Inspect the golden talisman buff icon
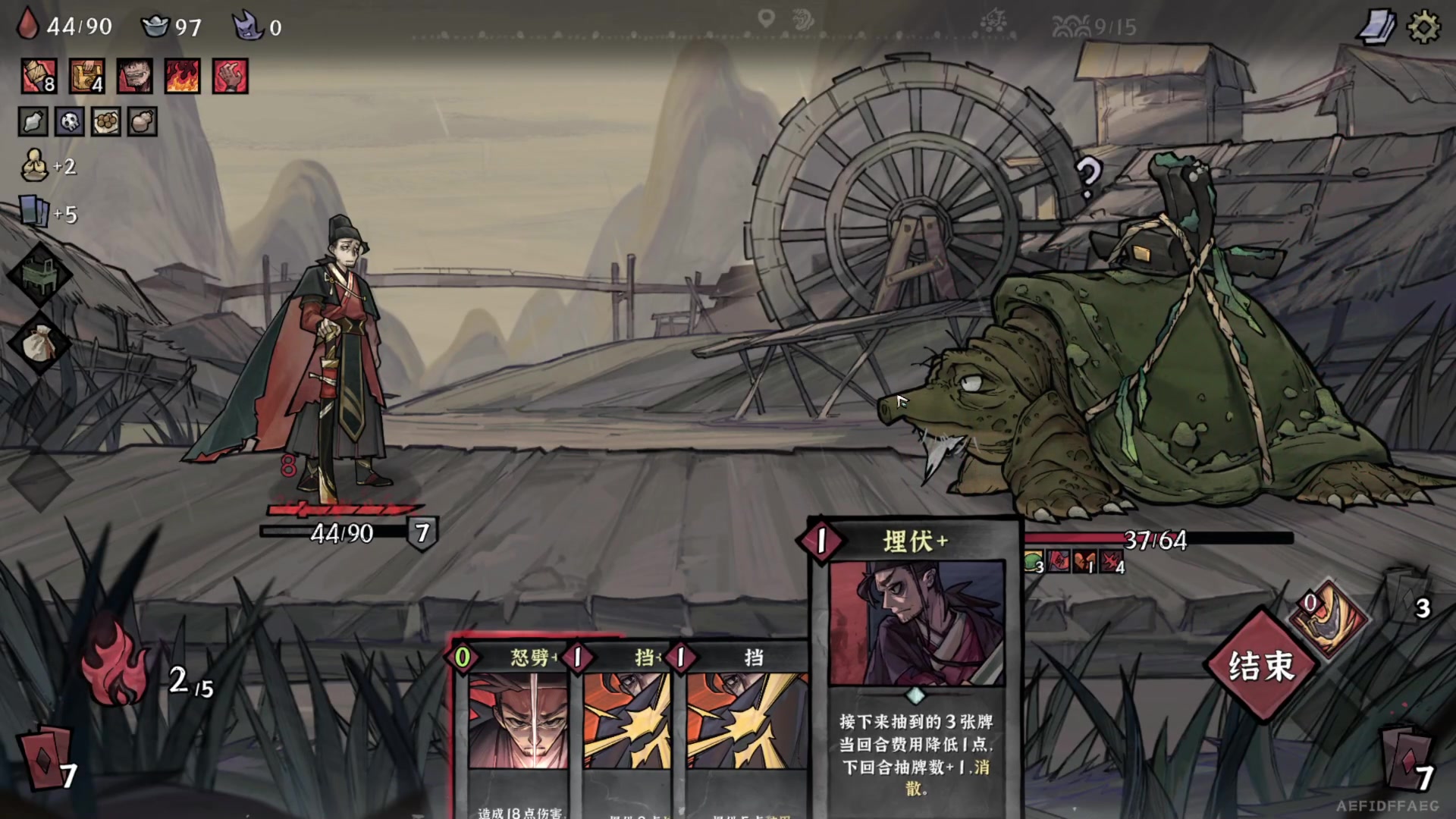Screen dimensions: 1456x819 (x=86, y=77)
